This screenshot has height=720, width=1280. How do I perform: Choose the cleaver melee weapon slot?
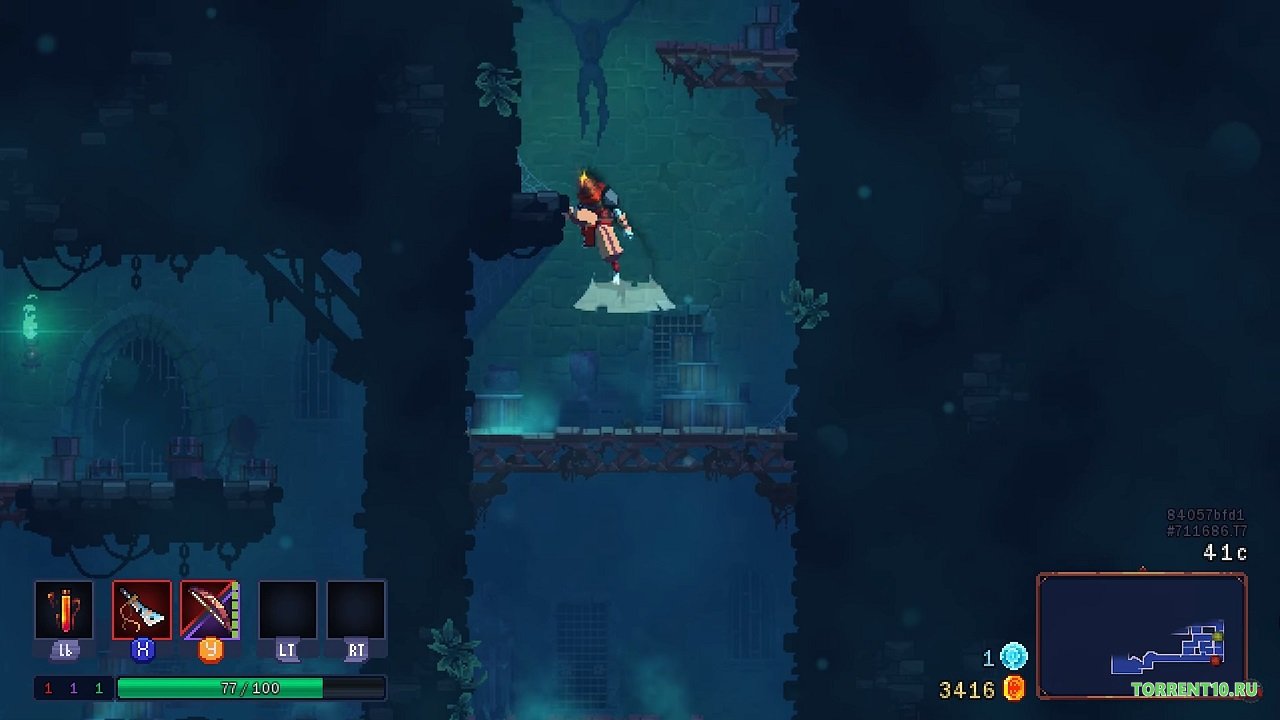pyautogui.click(x=142, y=610)
